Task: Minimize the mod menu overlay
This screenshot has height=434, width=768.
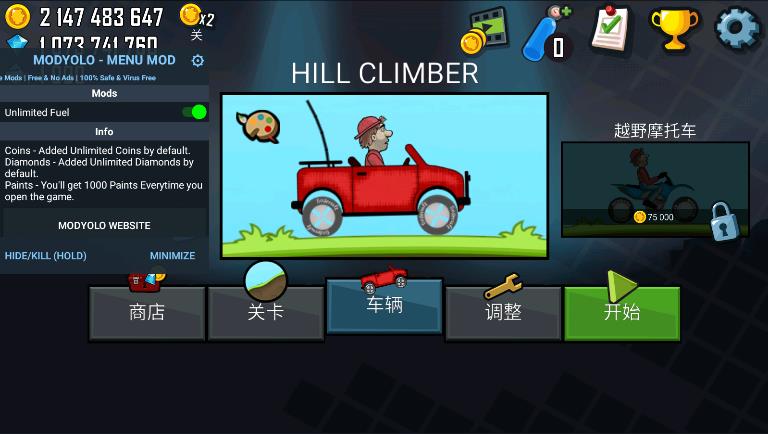Action: (x=172, y=256)
